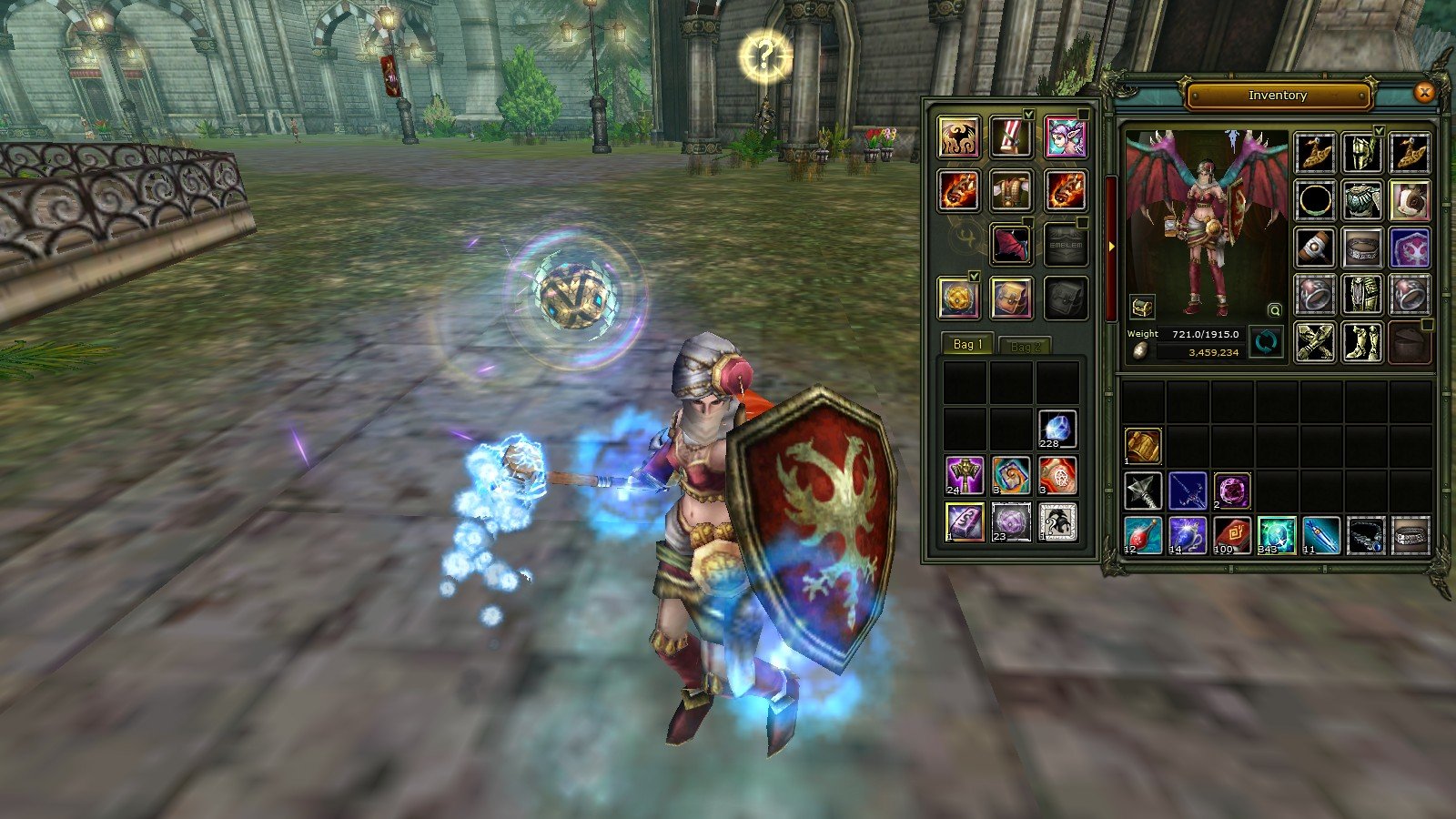Toggle the checkmark on the golden orb item

tap(973, 278)
